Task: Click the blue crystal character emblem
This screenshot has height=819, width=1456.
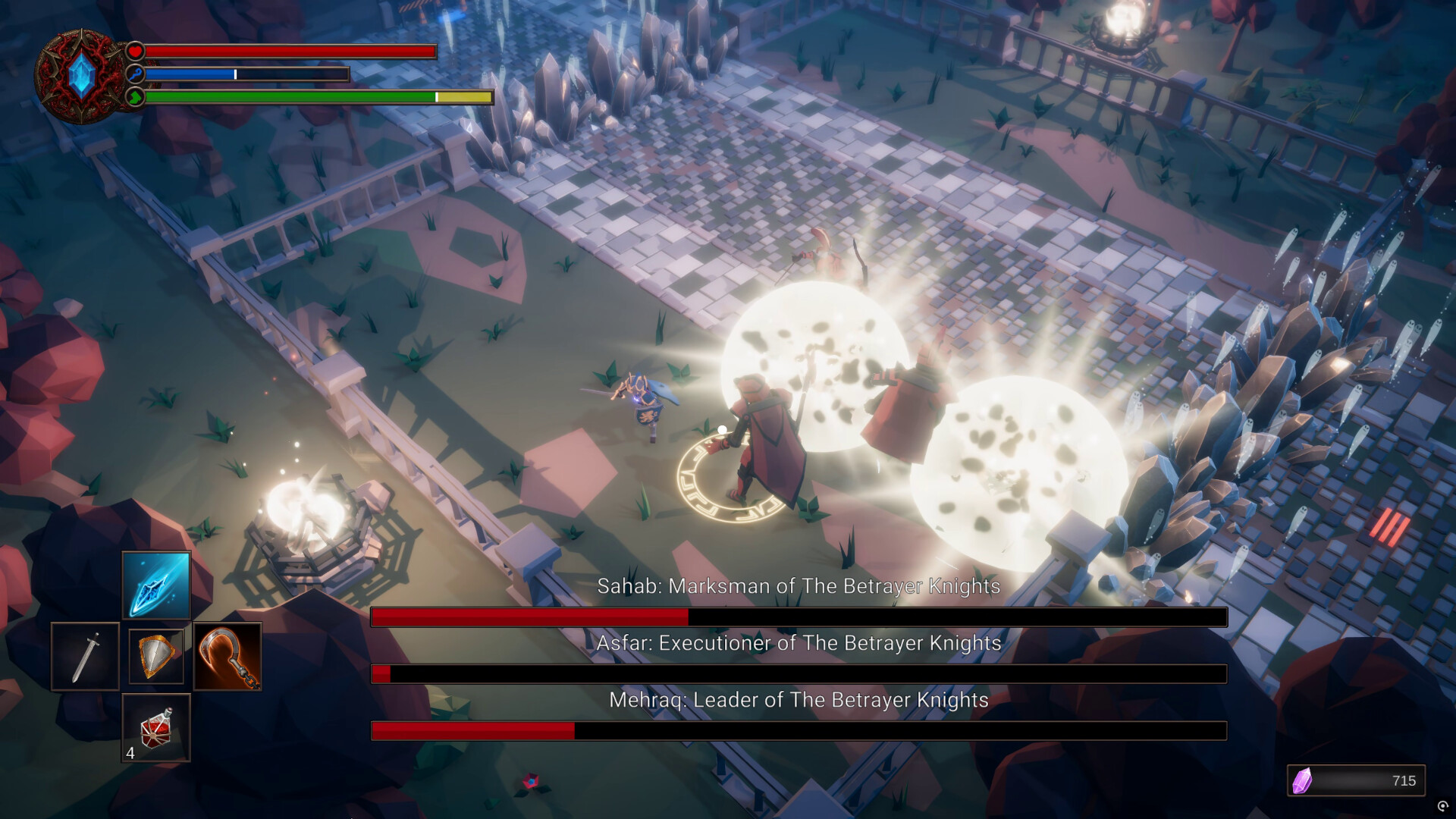Action: 80,77
